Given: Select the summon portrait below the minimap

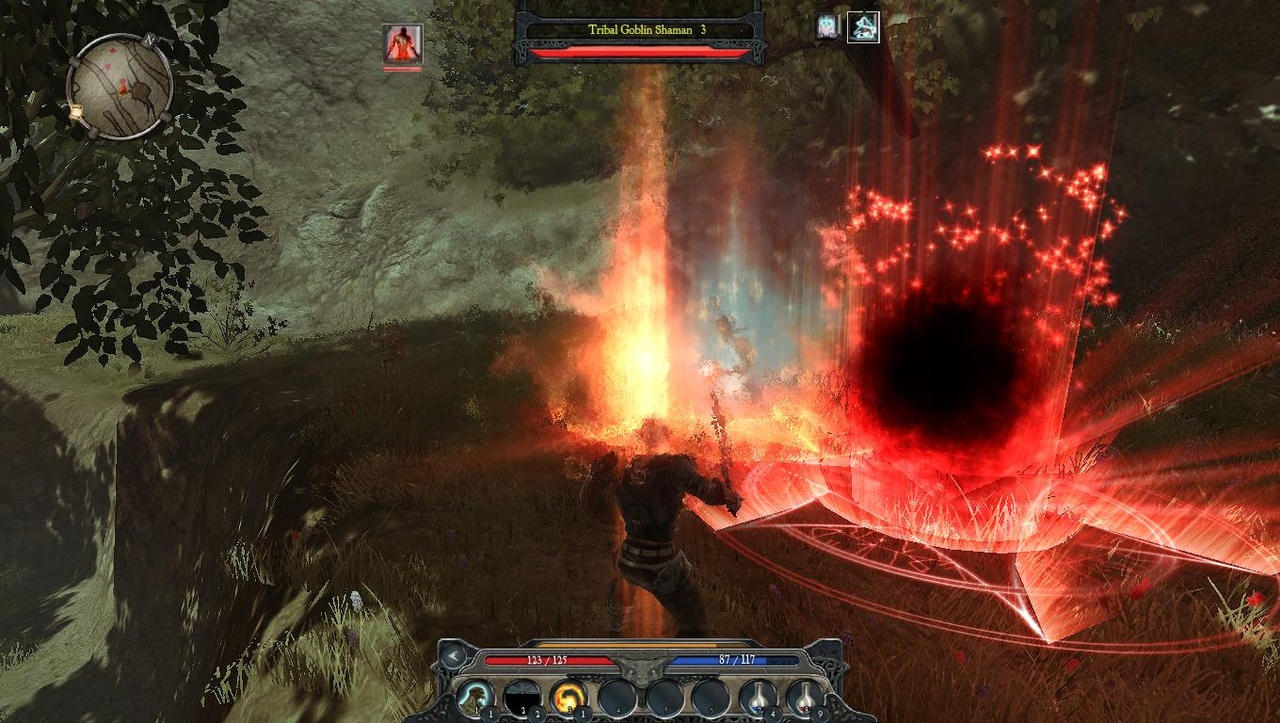Looking at the screenshot, I should pos(400,44).
